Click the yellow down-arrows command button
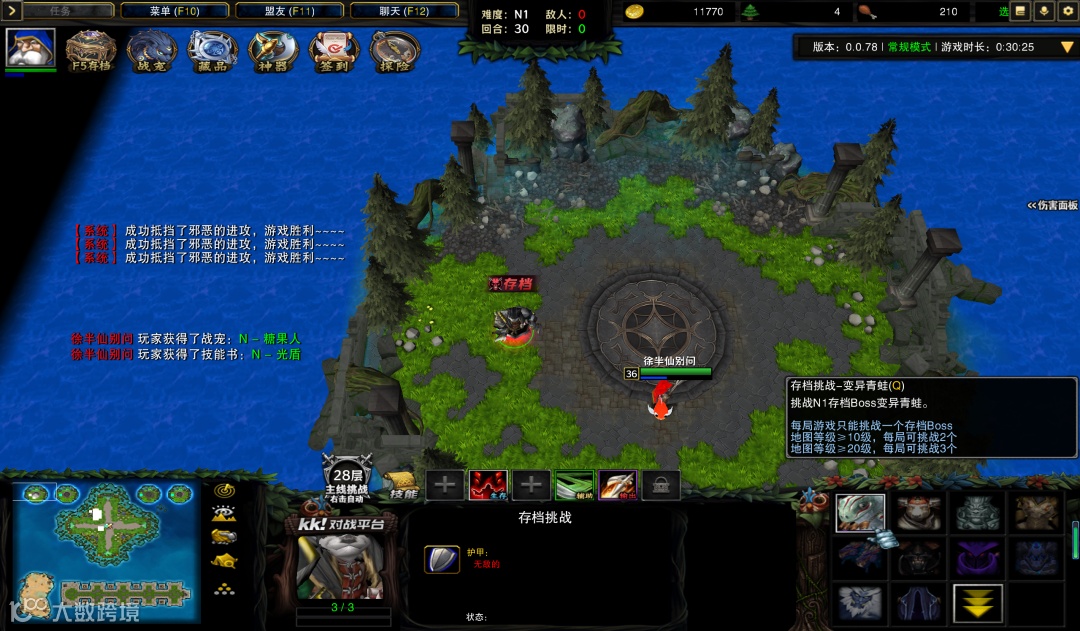Image resolution: width=1080 pixels, height=631 pixels. (x=978, y=603)
